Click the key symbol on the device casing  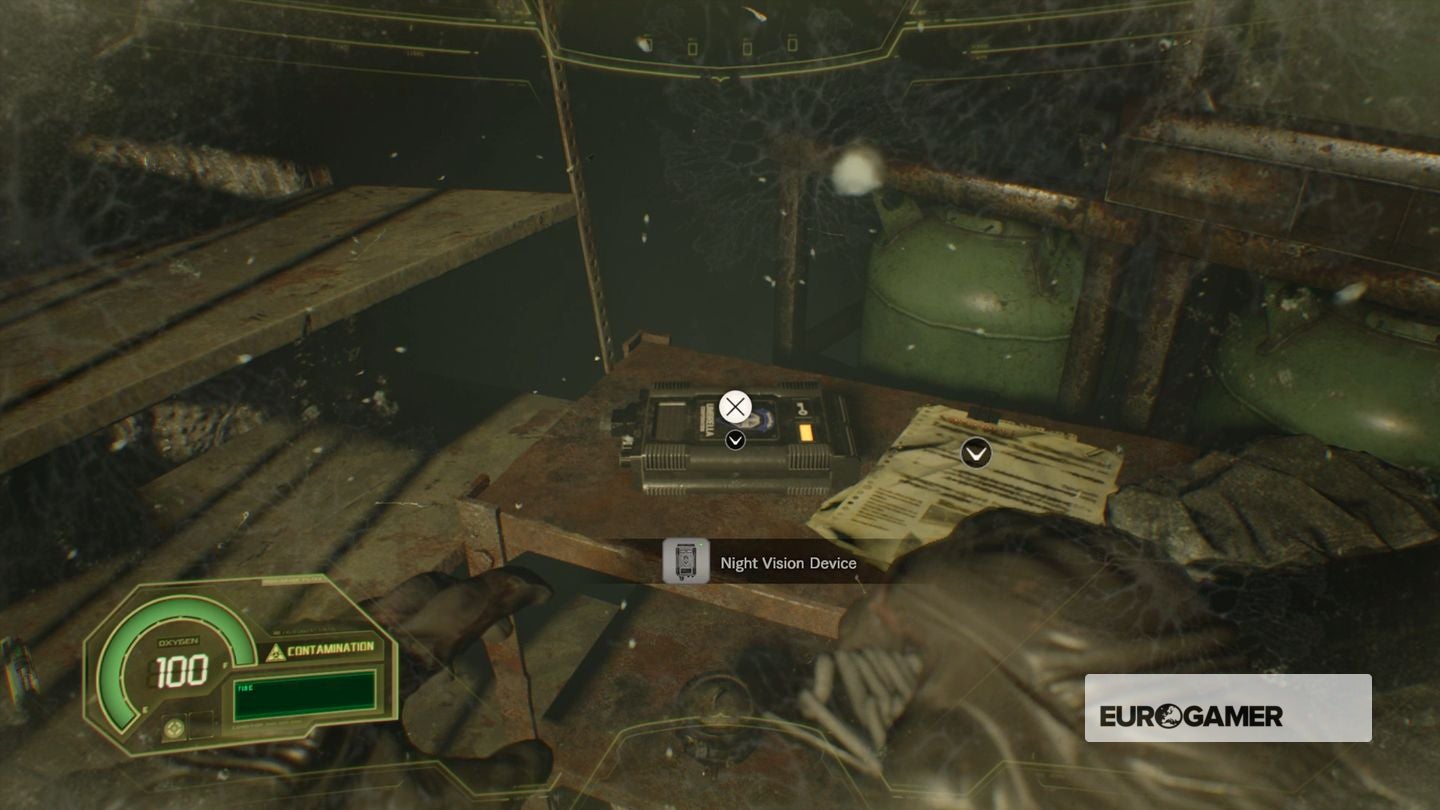click(802, 409)
